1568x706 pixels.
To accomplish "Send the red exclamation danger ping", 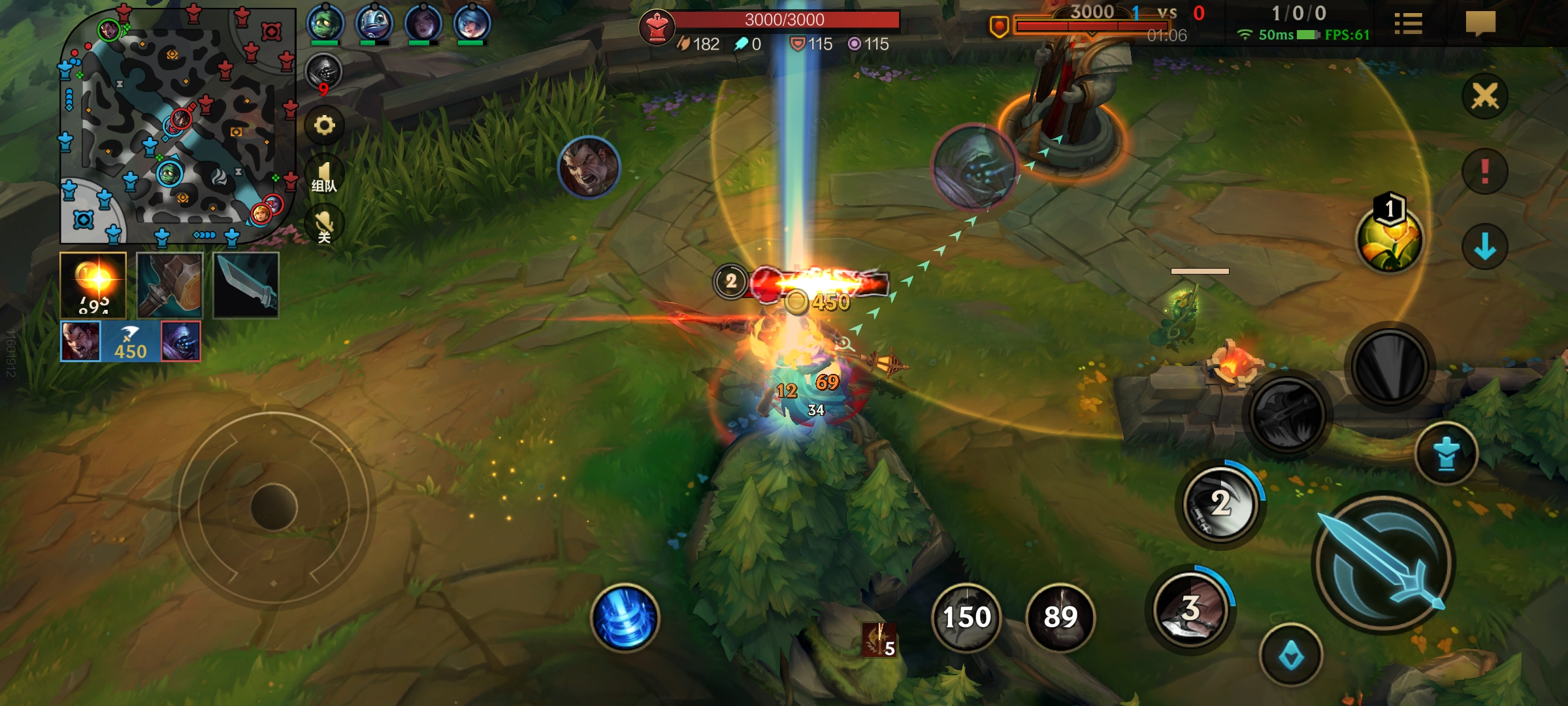I will point(1484,172).
